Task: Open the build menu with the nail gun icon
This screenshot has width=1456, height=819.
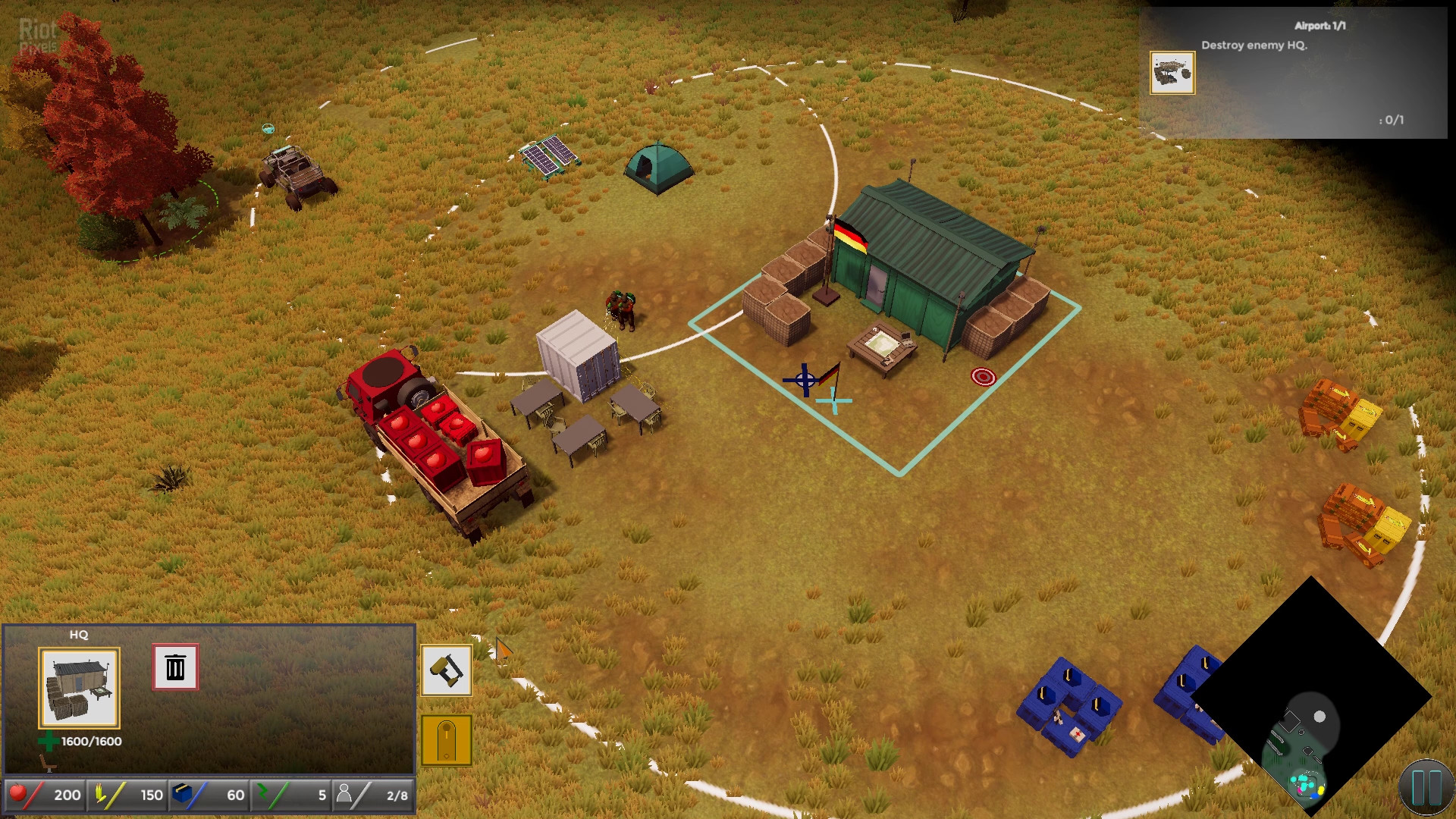Action: tap(447, 670)
